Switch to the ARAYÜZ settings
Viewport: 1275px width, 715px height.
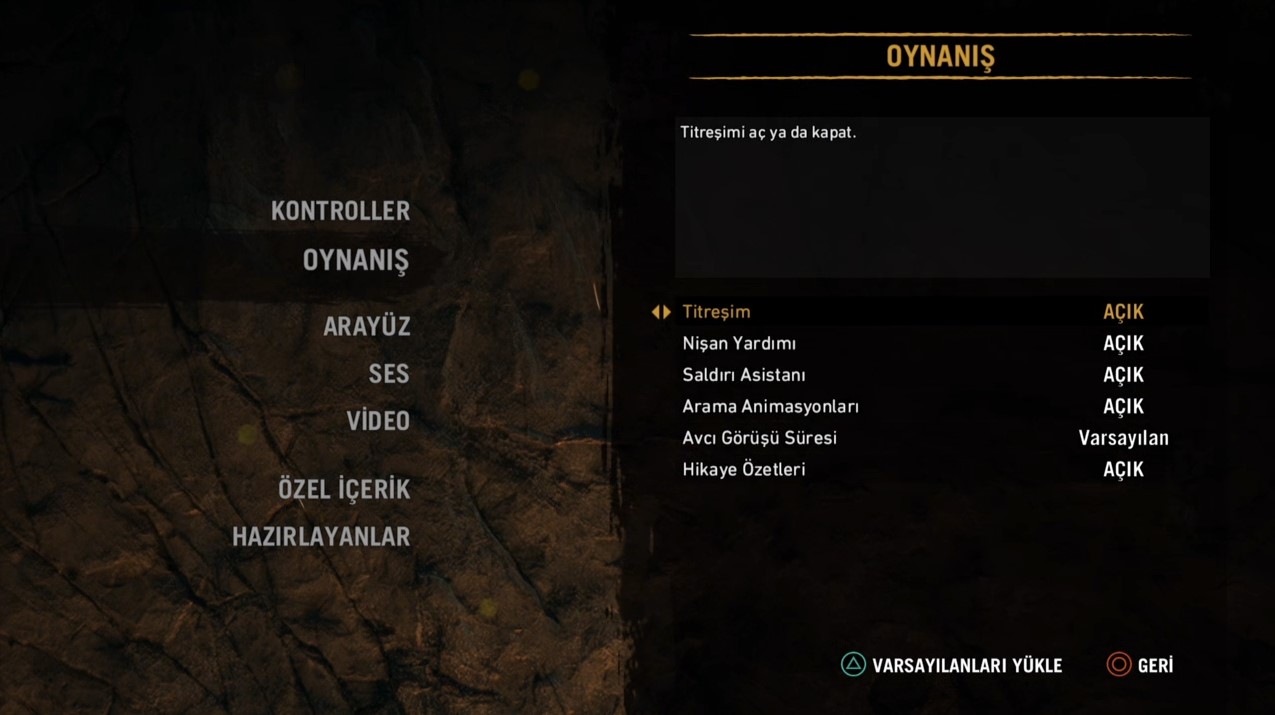pyautogui.click(x=366, y=327)
